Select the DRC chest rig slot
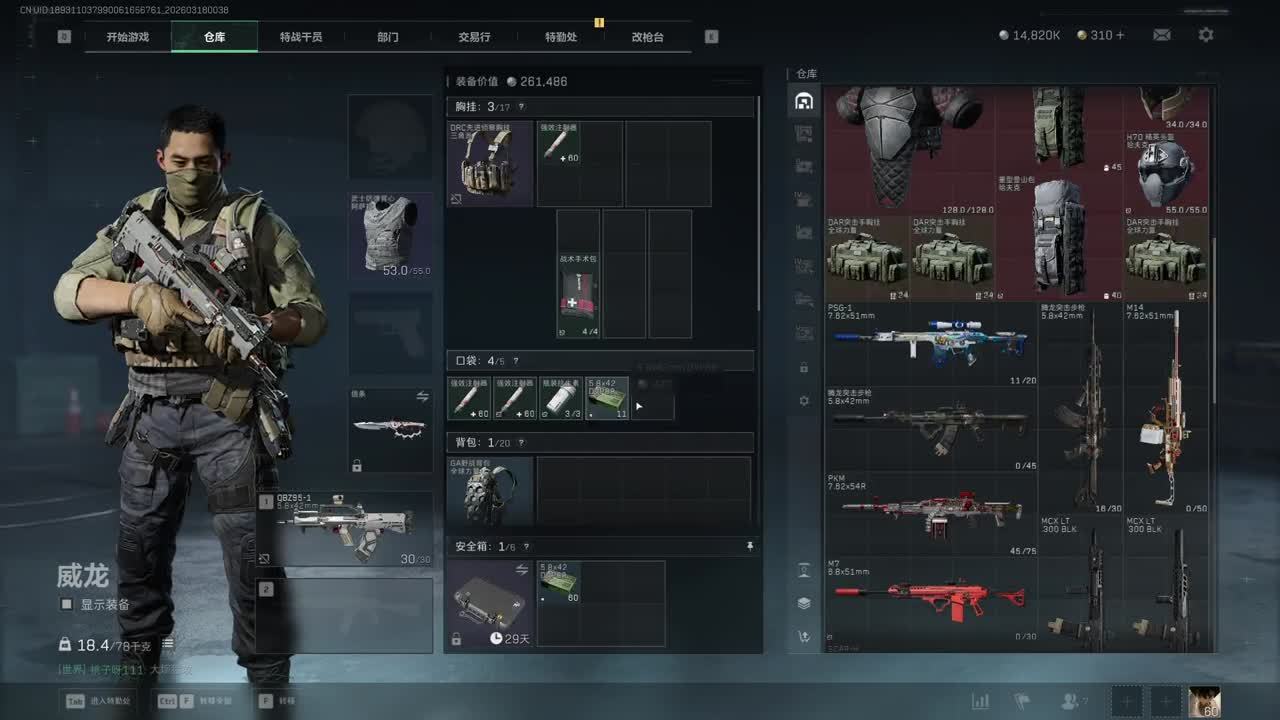The height and width of the screenshot is (720, 1280). pyautogui.click(x=489, y=164)
